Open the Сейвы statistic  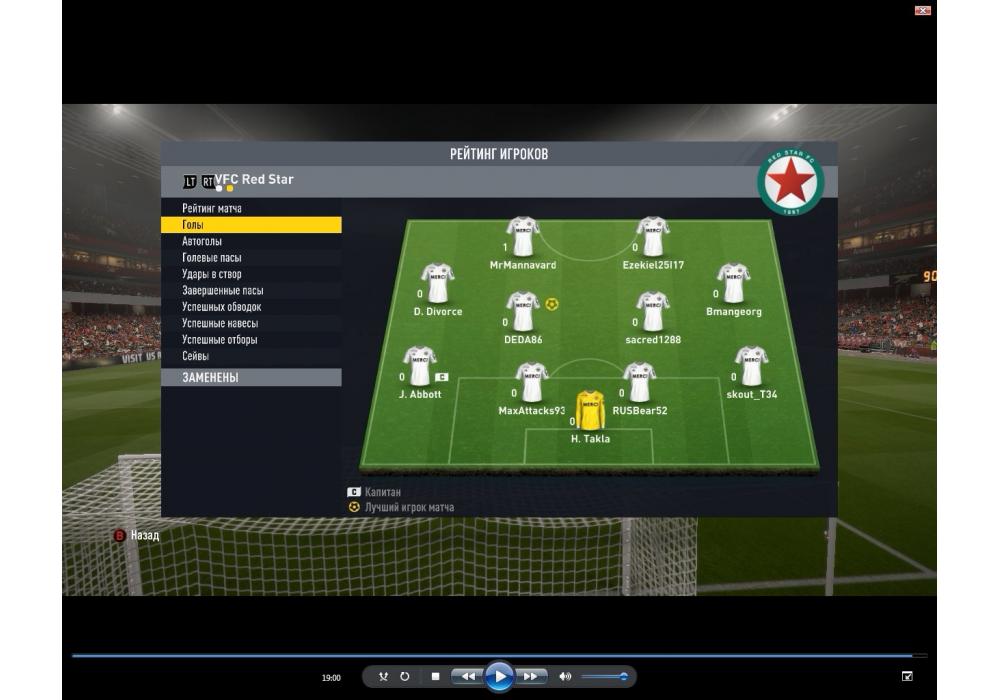(x=195, y=356)
